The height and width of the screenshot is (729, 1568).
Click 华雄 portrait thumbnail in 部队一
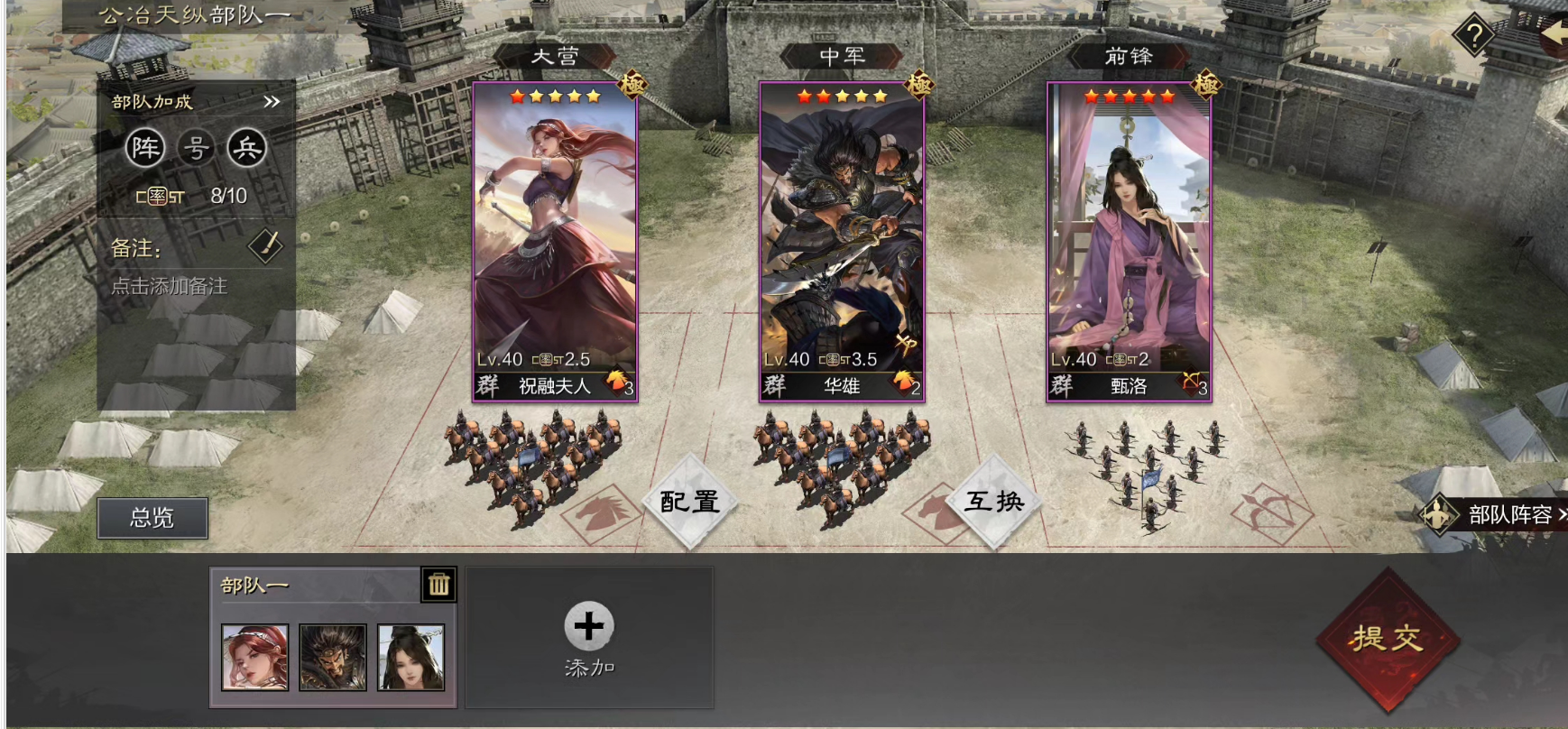(x=333, y=657)
